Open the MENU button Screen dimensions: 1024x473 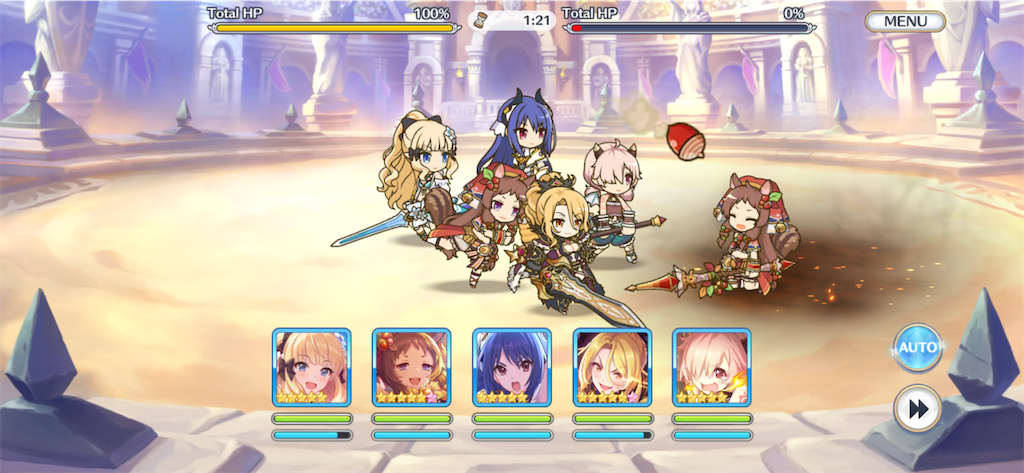coord(905,21)
